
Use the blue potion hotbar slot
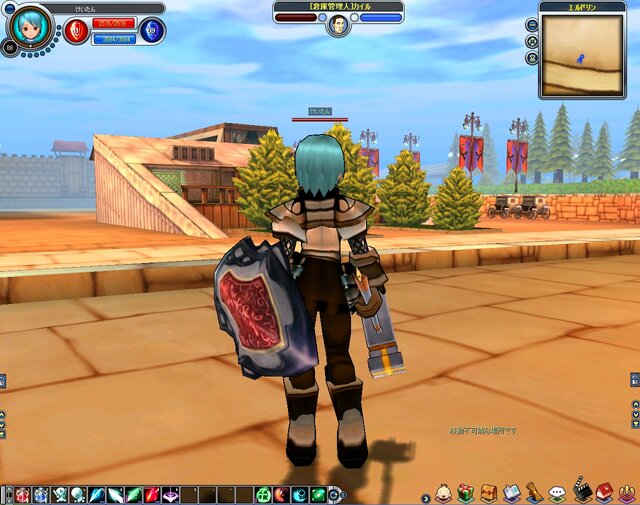(x=40, y=494)
